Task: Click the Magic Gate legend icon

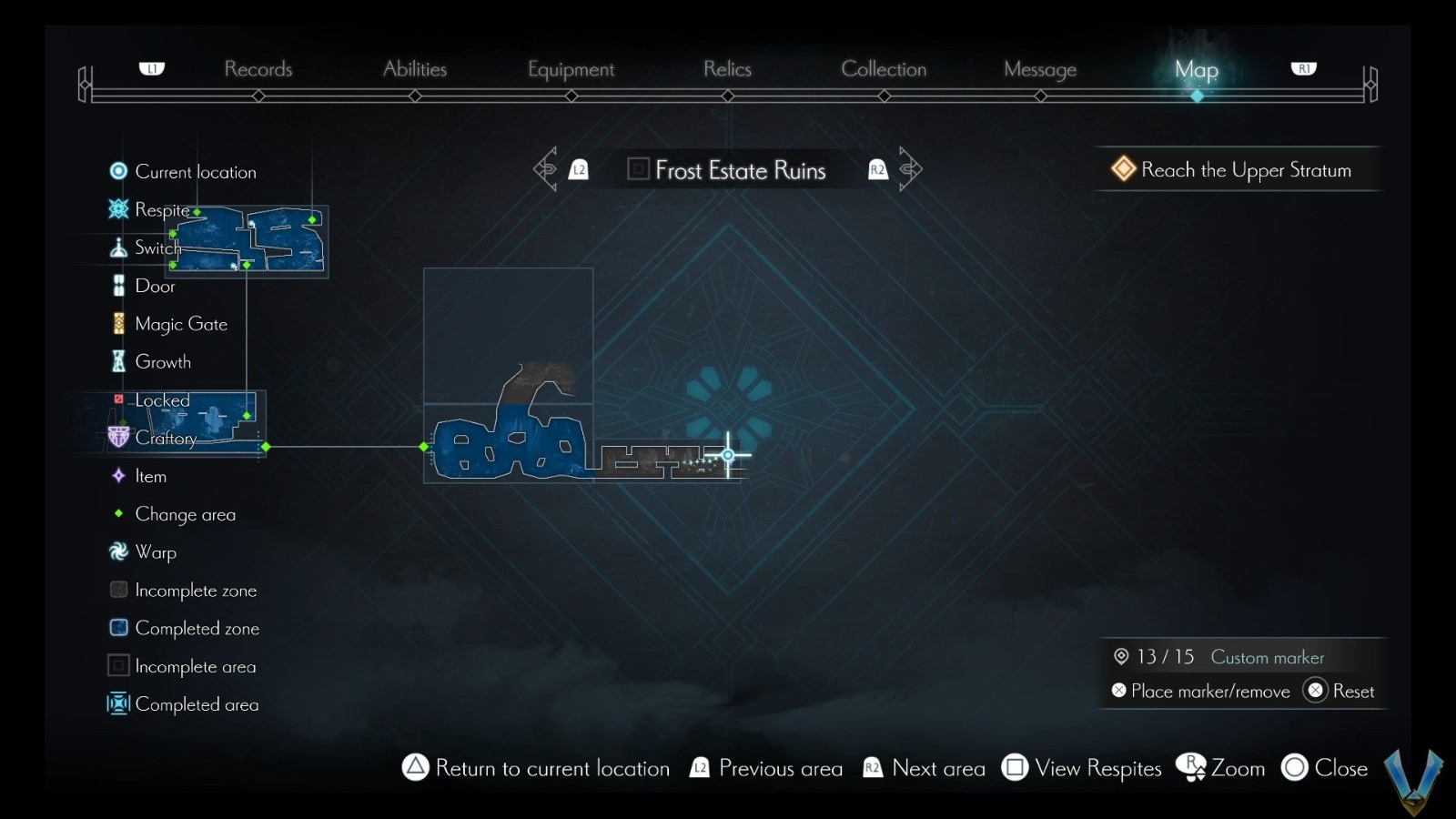Action: point(117,323)
